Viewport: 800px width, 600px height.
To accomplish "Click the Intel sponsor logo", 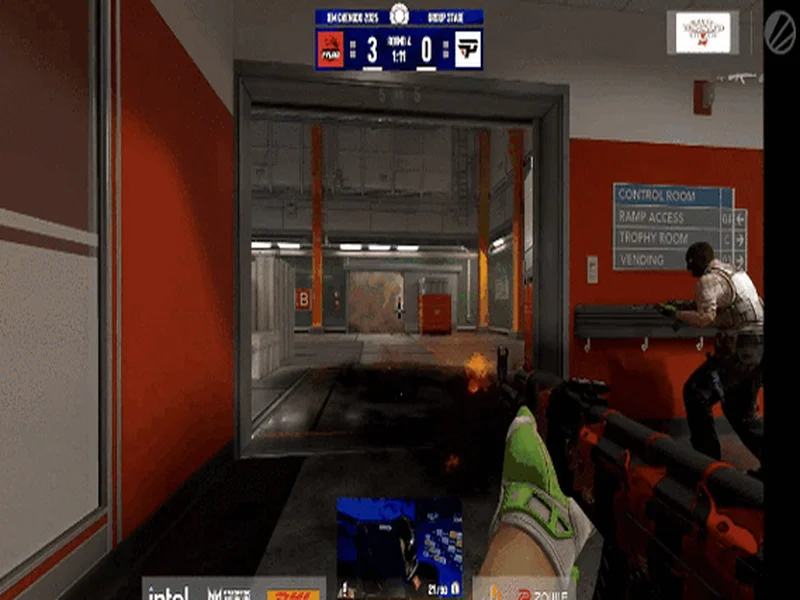I will tap(168, 592).
